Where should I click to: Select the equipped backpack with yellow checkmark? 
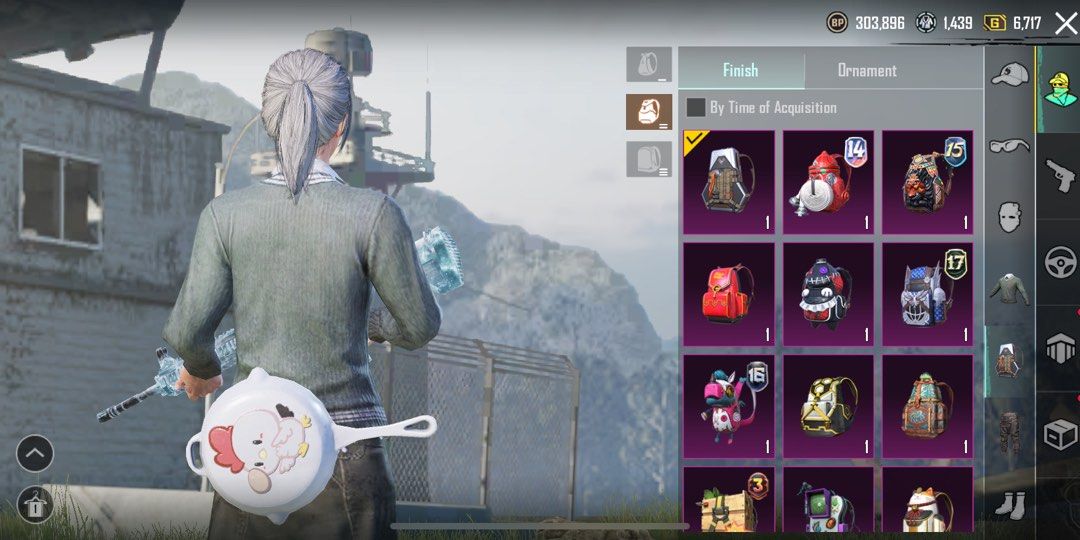[728, 182]
